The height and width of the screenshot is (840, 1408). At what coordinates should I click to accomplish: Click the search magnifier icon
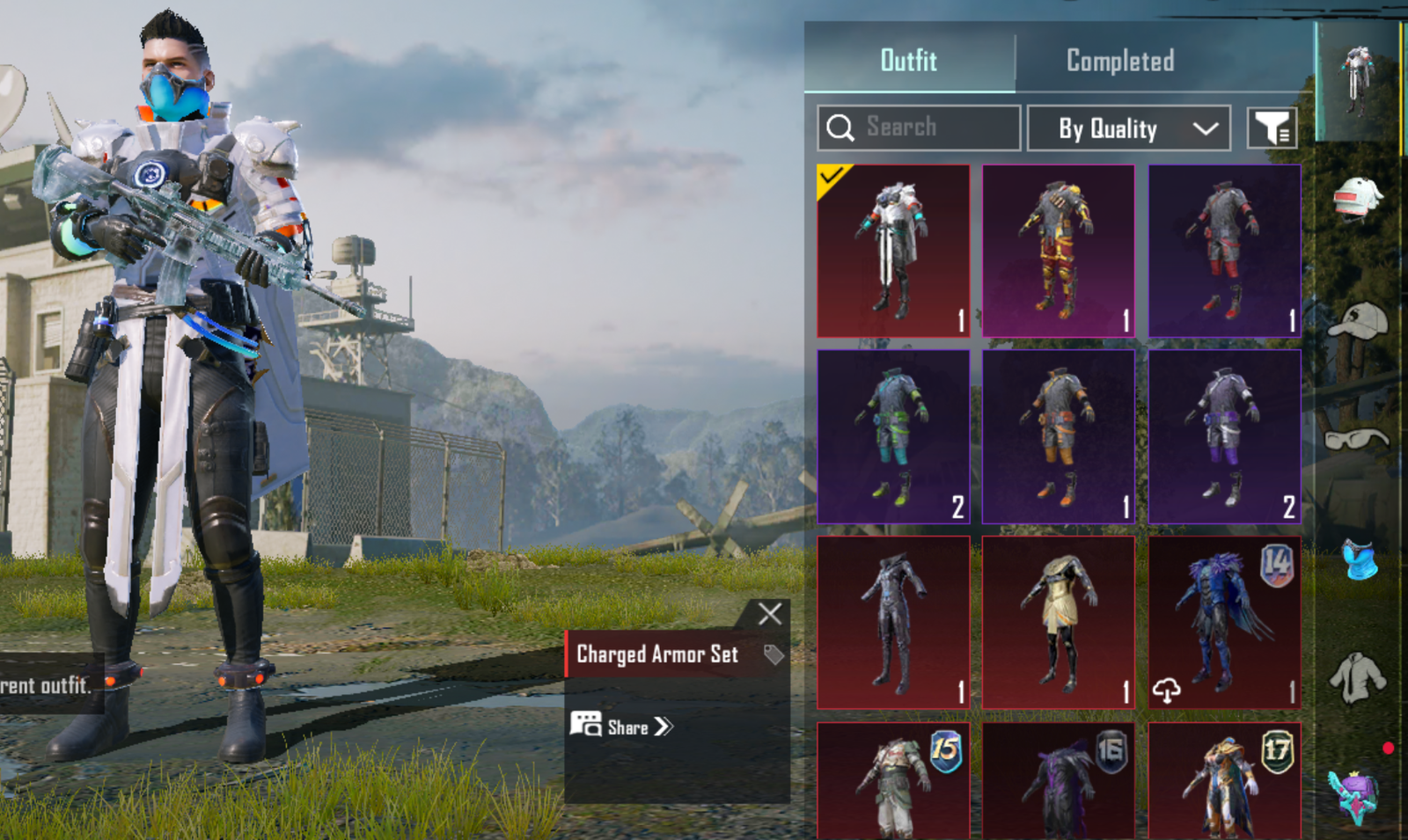pos(842,127)
